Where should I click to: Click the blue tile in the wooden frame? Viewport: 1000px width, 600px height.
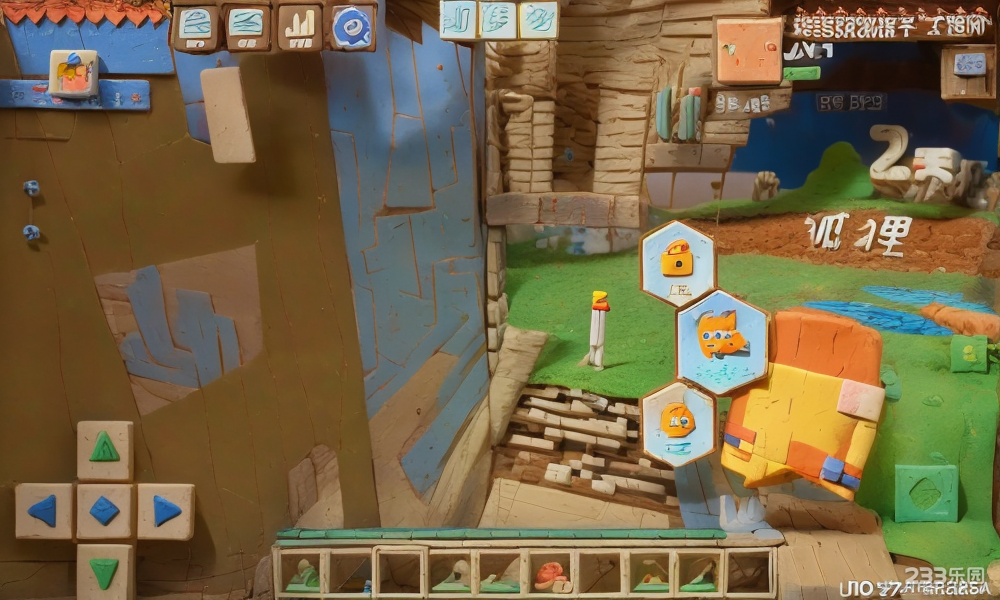pyautogui.click(x=968, y=65)
